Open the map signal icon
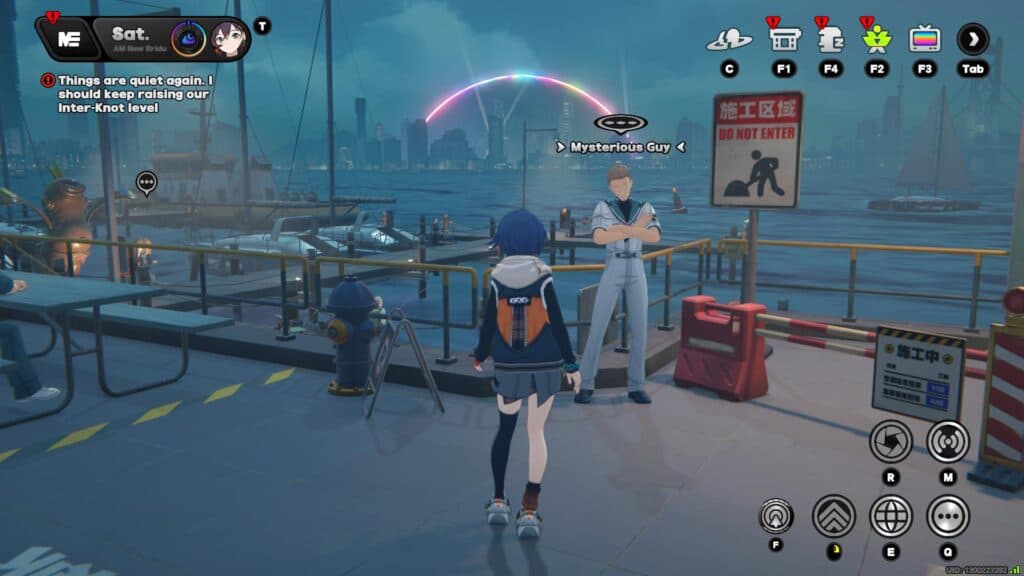Viewport: 1024px width, 576px height. (x=947, y=440)
